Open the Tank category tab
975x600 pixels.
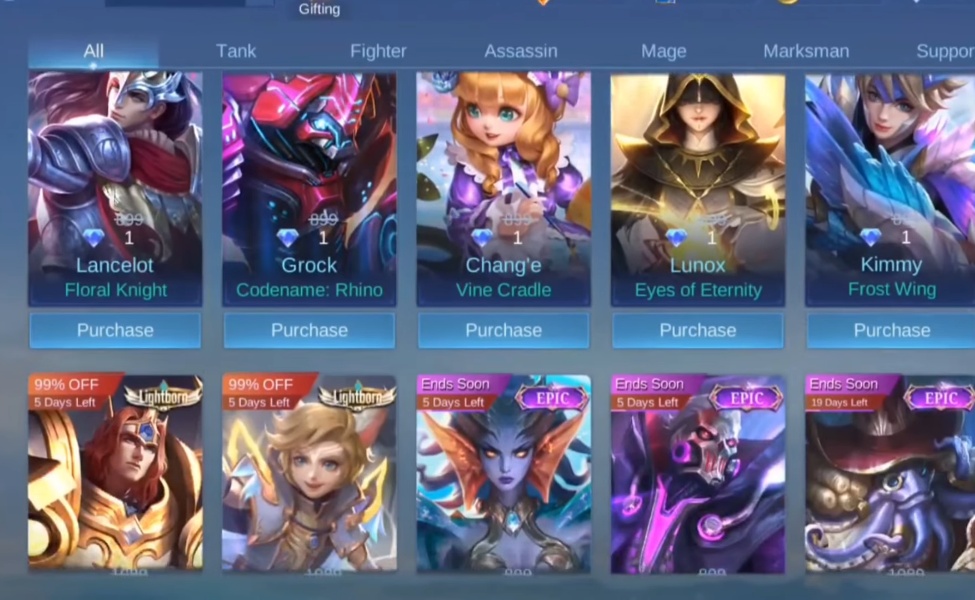coord(236,51)
